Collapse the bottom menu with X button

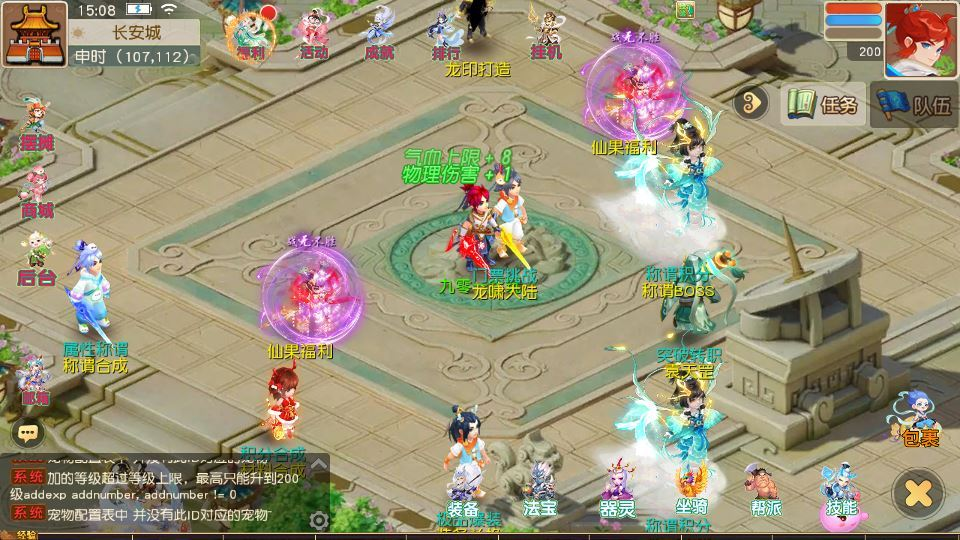click(x=918, y=491)
